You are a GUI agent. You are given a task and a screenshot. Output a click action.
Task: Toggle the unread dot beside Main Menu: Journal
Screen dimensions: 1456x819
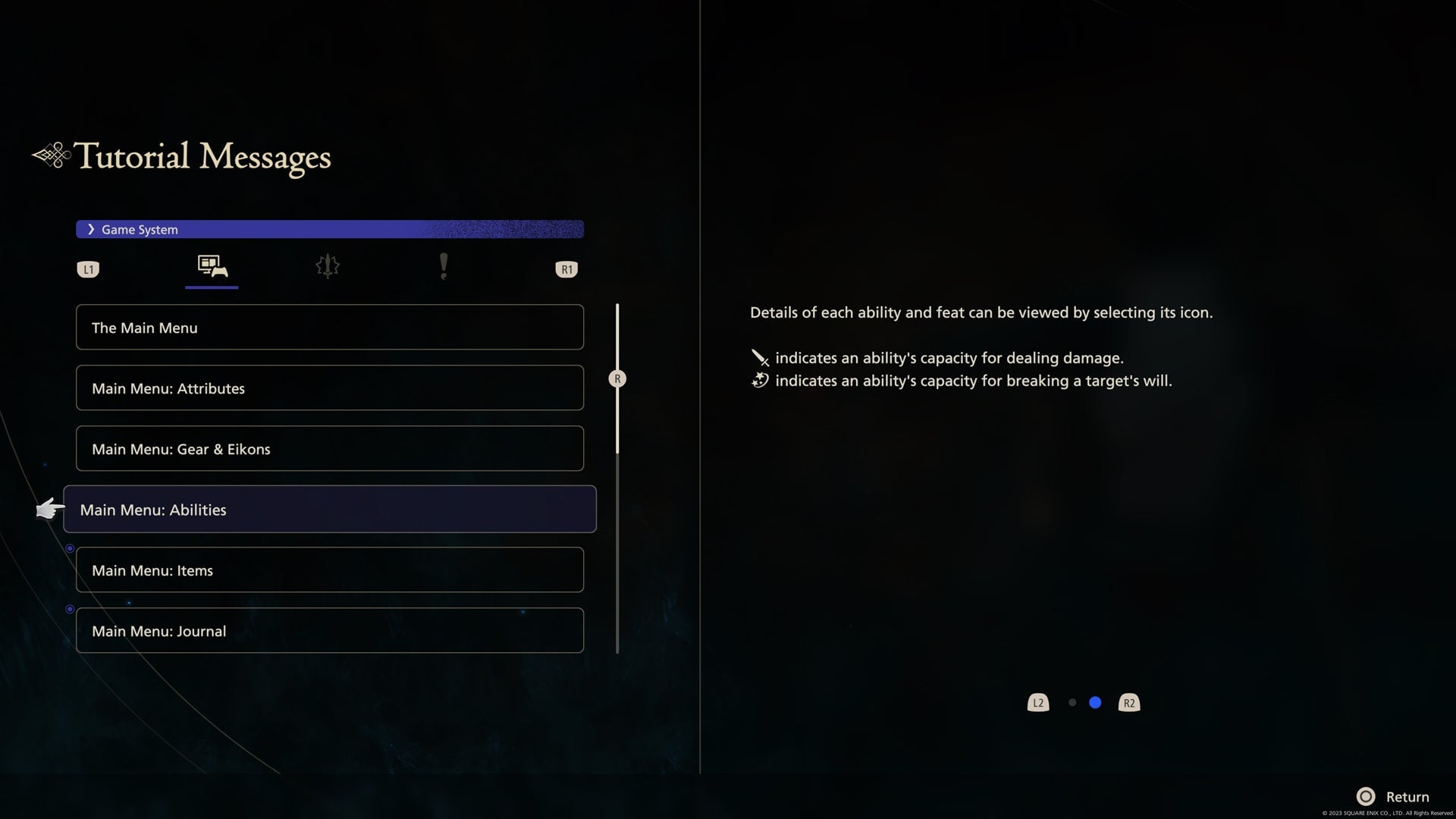pos(70,608)
